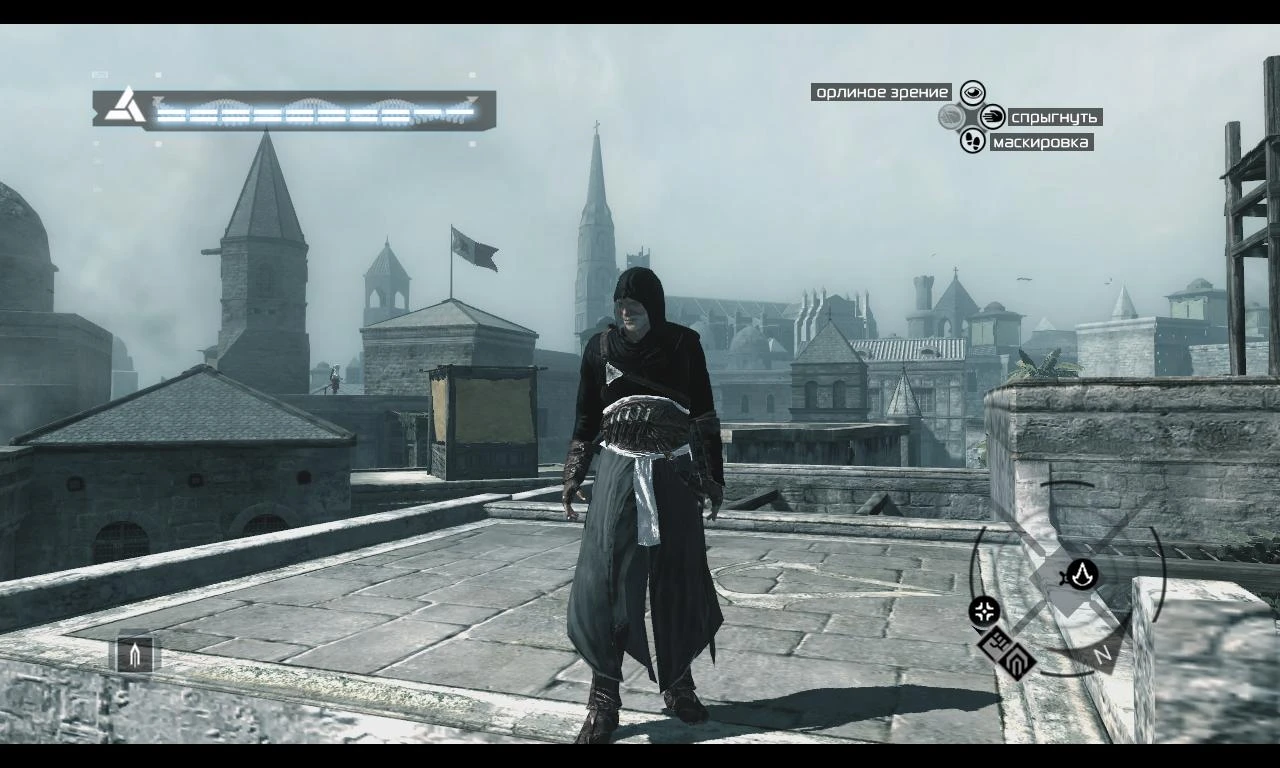1280x768 pixels.
Task: Toggle маскировка mode via its footprint icon
Action: [x=972, y=142]
